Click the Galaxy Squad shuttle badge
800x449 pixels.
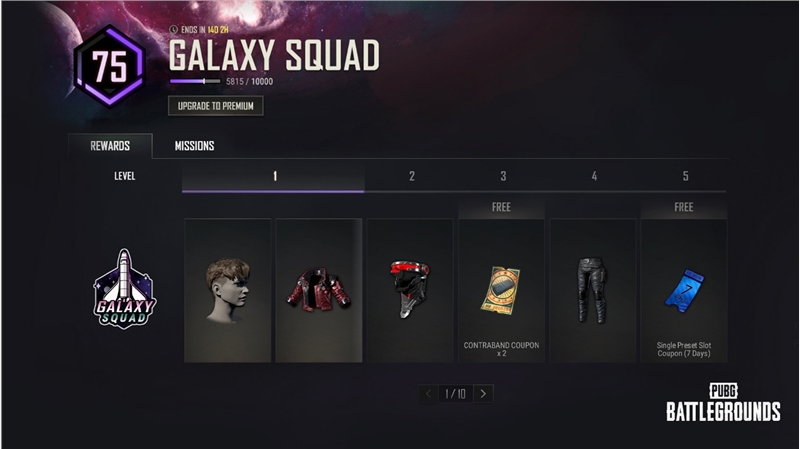tap(125, 289)
